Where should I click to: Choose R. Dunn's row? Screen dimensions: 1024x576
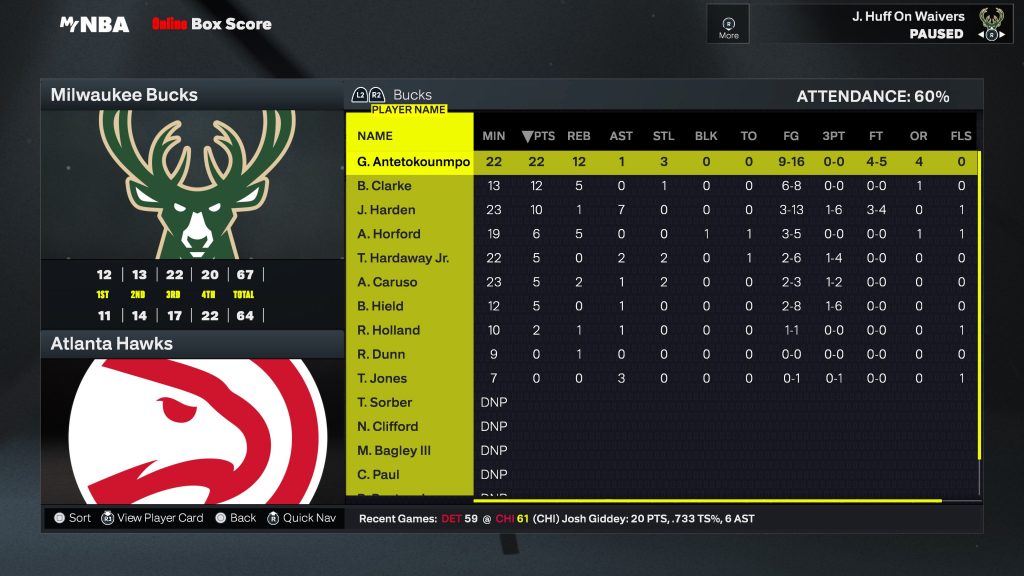pyautogui.click(x=381, y=354)
